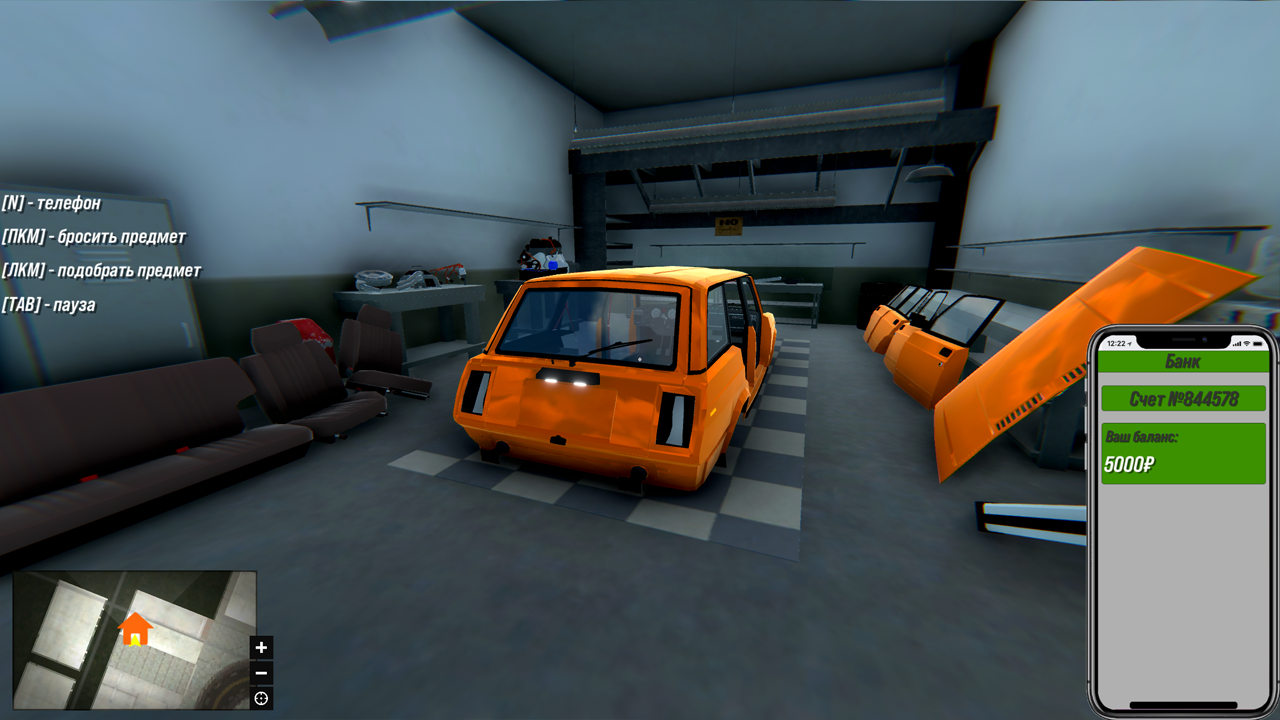Screen dimensions: 1280x720
Task: Zoom in on the minimap with plus icon
Action: pyautogui.click(x=261, y=647)
